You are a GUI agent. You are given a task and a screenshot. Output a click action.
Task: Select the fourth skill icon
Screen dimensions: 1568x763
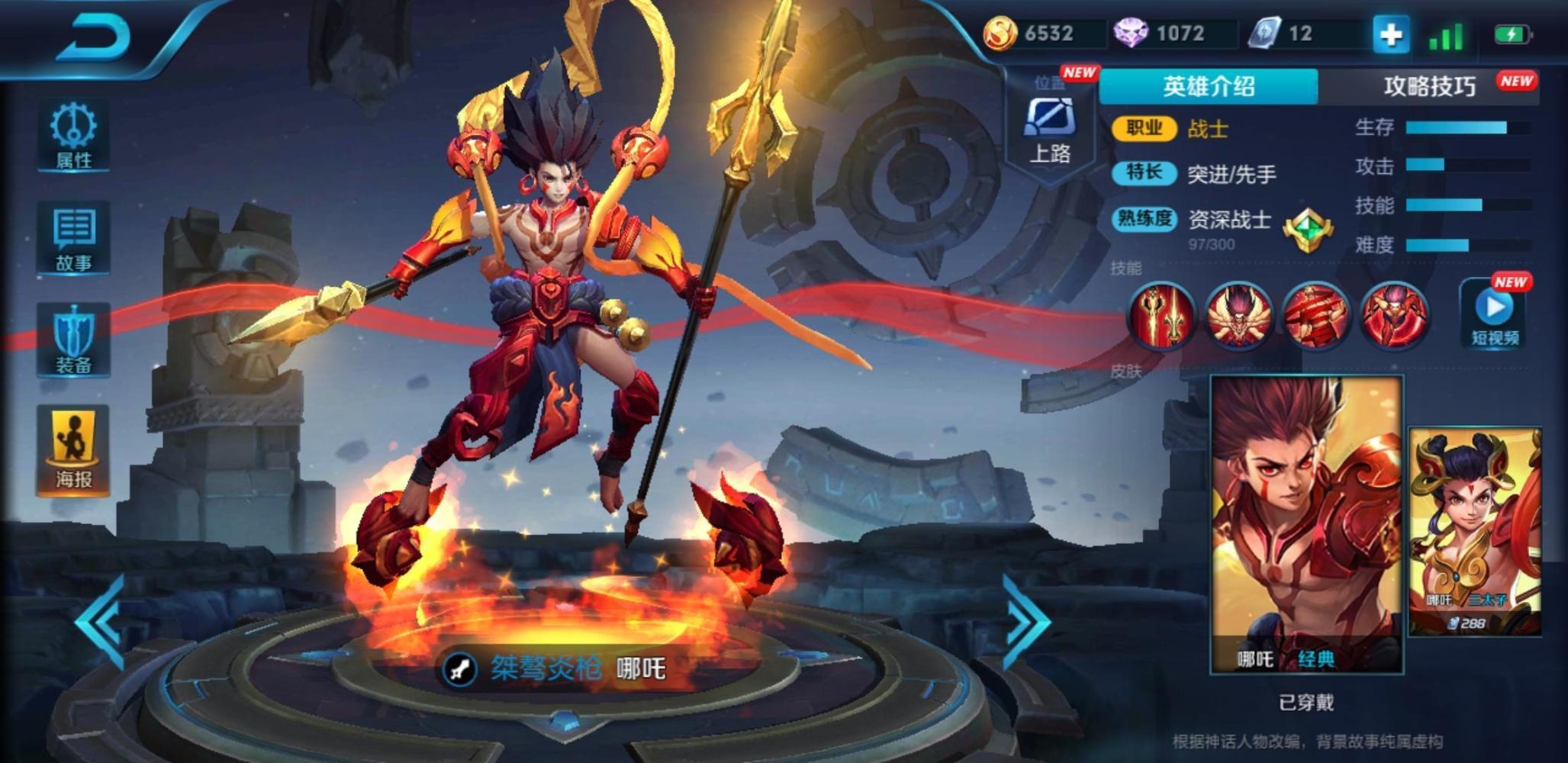1393,315
